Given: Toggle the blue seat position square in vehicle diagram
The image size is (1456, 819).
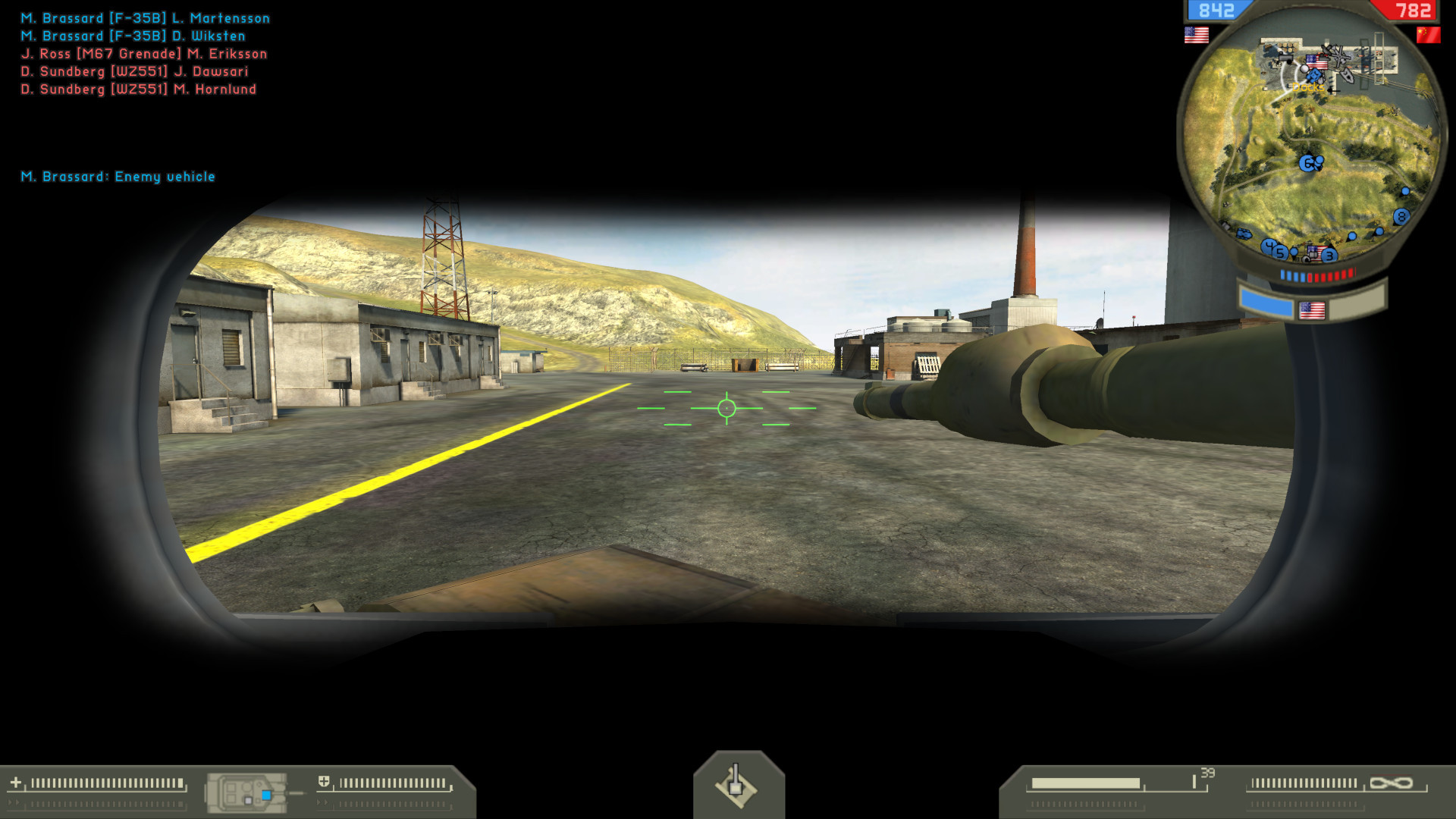Looking at the screenshot, I should point(267,795).
